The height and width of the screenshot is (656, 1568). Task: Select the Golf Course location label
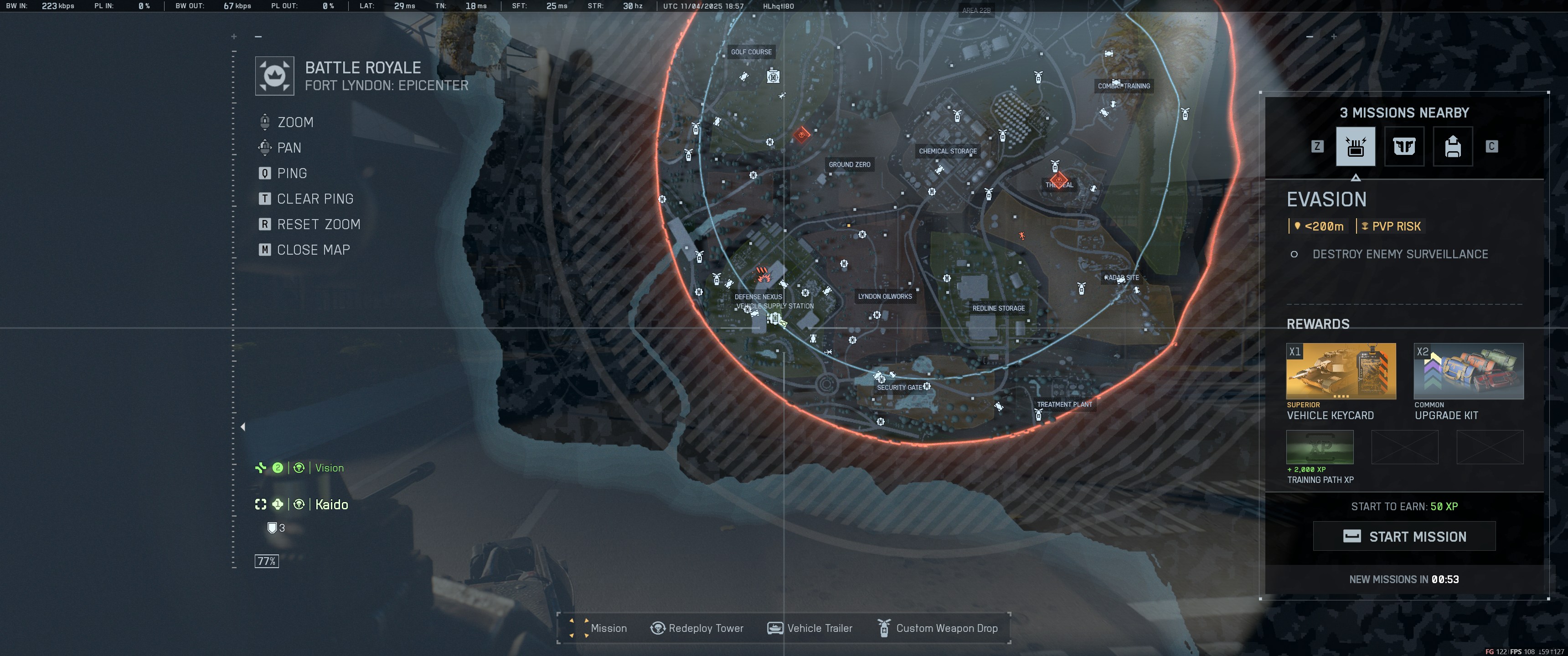coord(751,52)
